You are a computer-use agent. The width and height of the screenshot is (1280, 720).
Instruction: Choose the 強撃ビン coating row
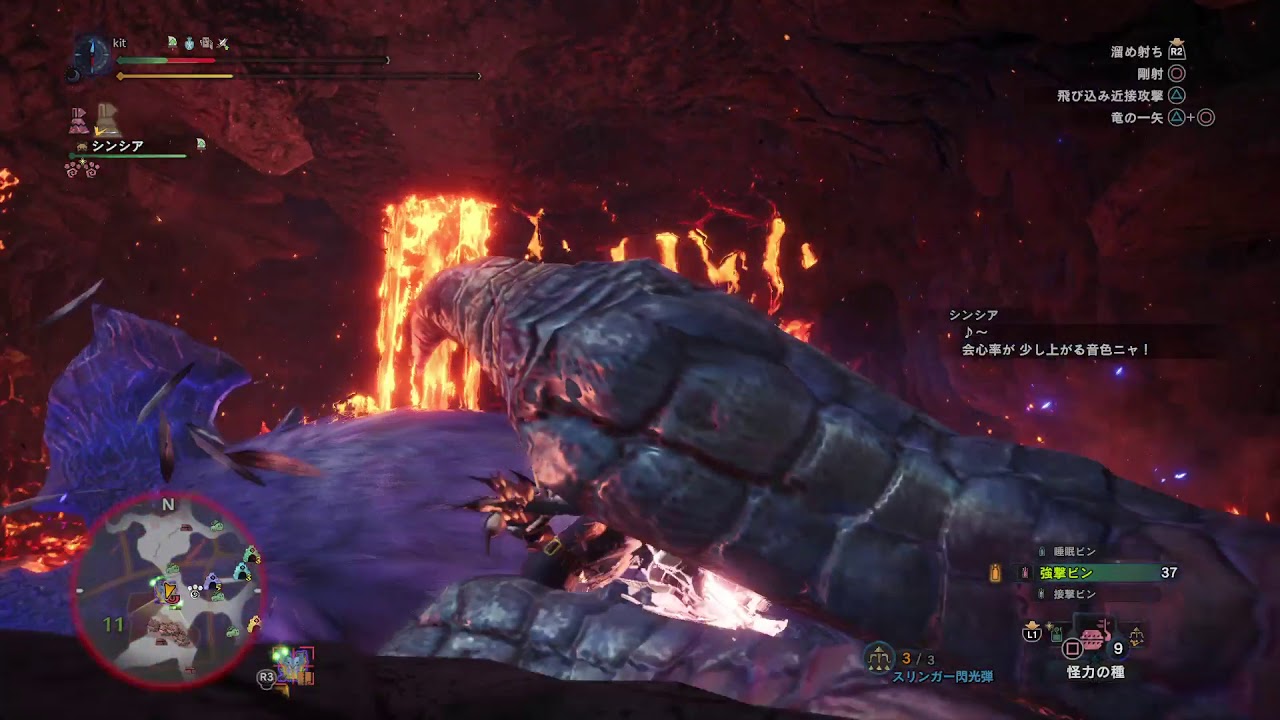tap(1080, 573)
